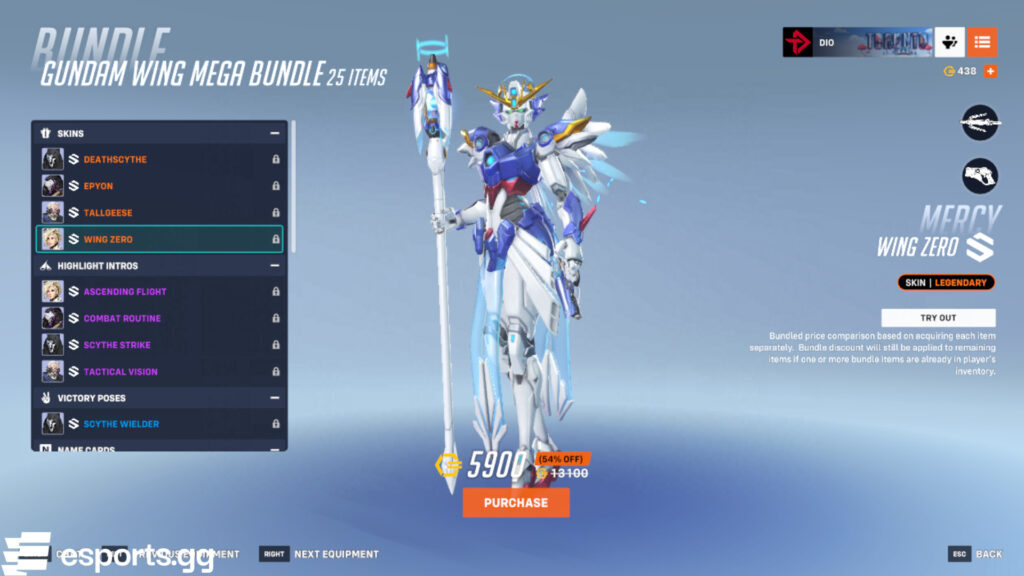The height and width of the screenshot is (576, 1024).
Task: Purchase the bundle for 5900 coins
Action: pyautogui.click(x=516, y=502)
